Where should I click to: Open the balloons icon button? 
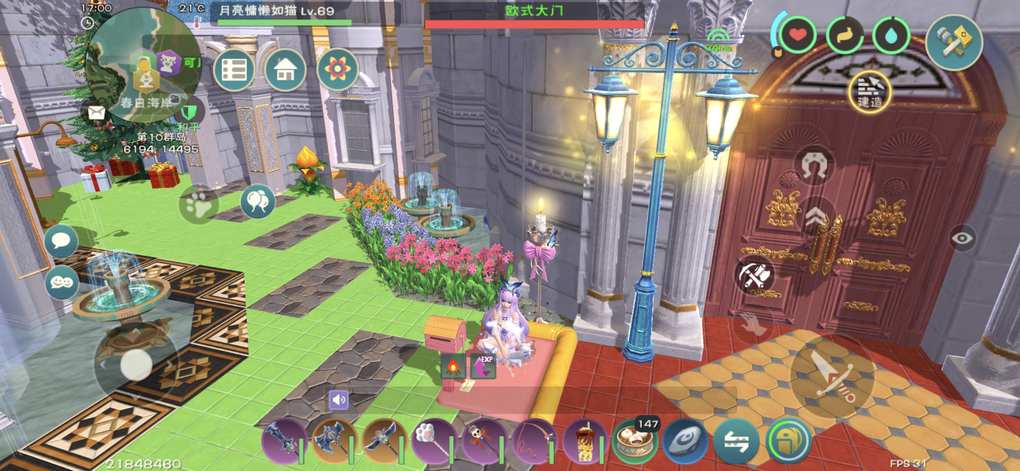(257, 201)
